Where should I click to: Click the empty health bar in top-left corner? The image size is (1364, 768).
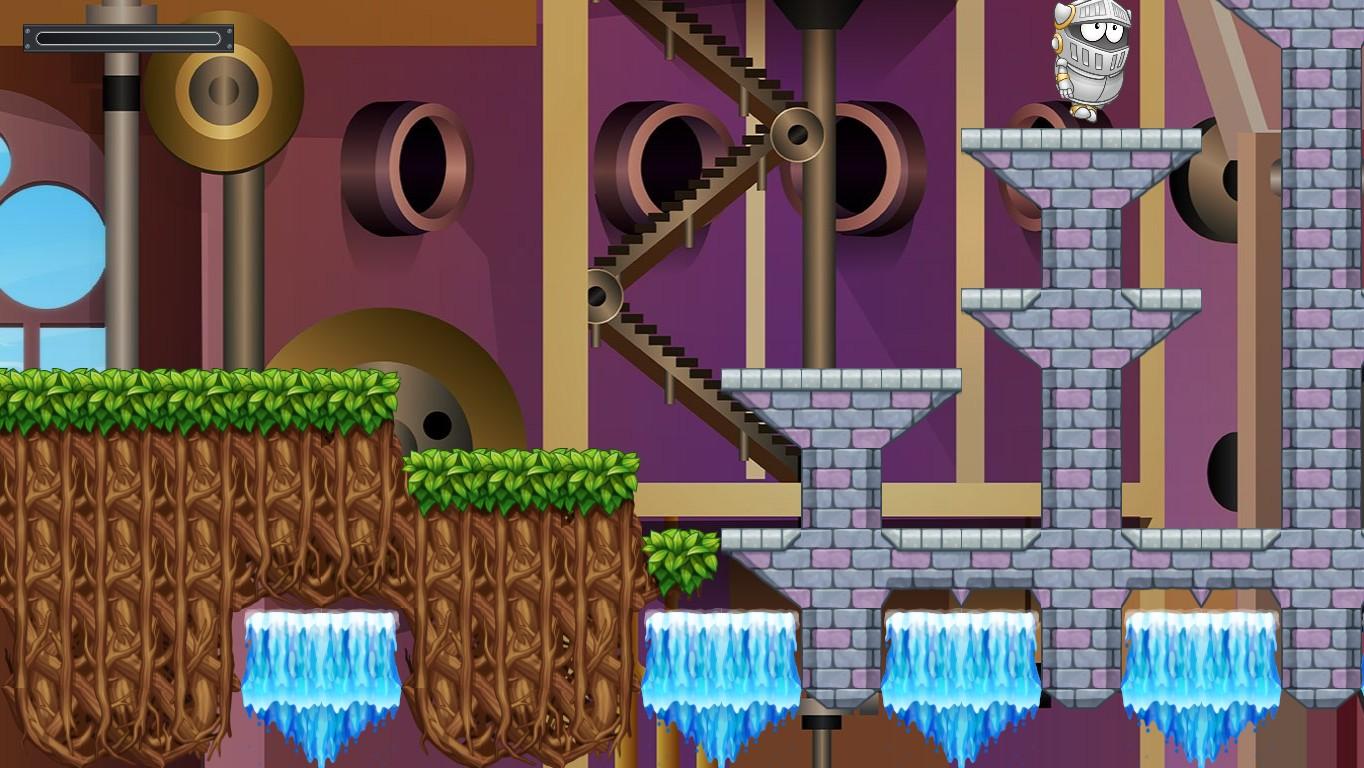126,38
